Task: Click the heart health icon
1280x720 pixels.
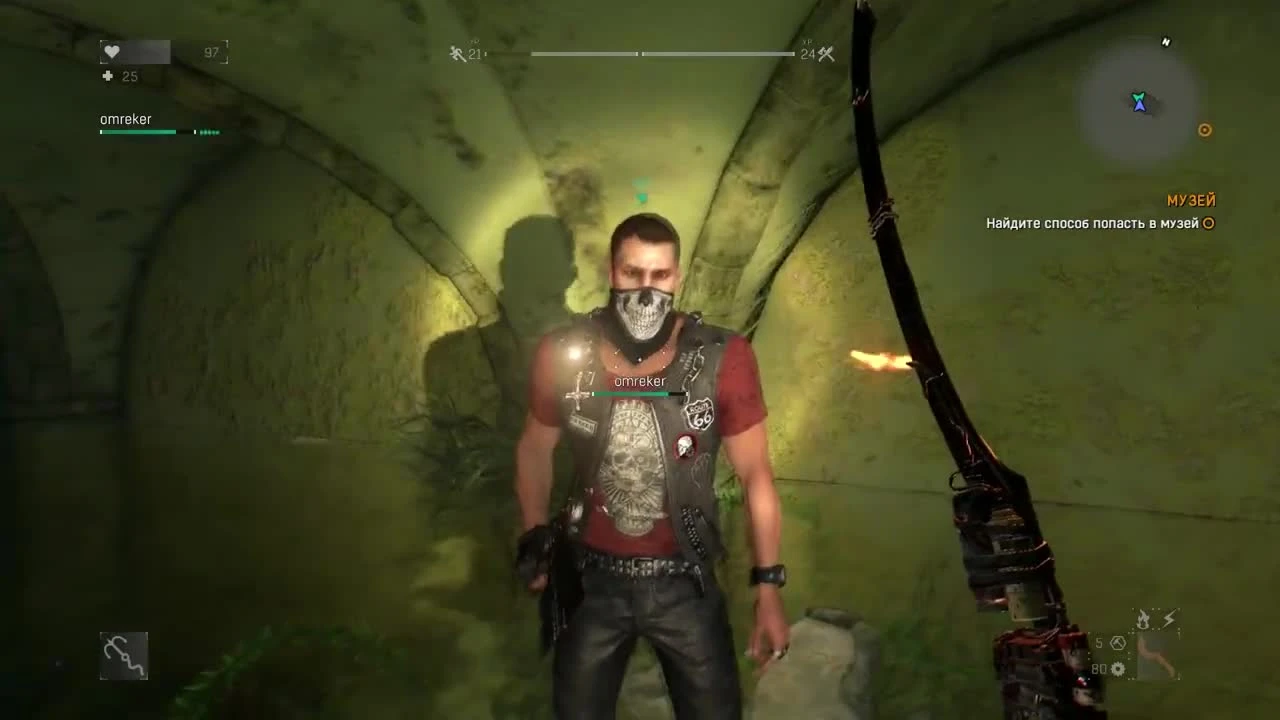Action: coord(110,51)
